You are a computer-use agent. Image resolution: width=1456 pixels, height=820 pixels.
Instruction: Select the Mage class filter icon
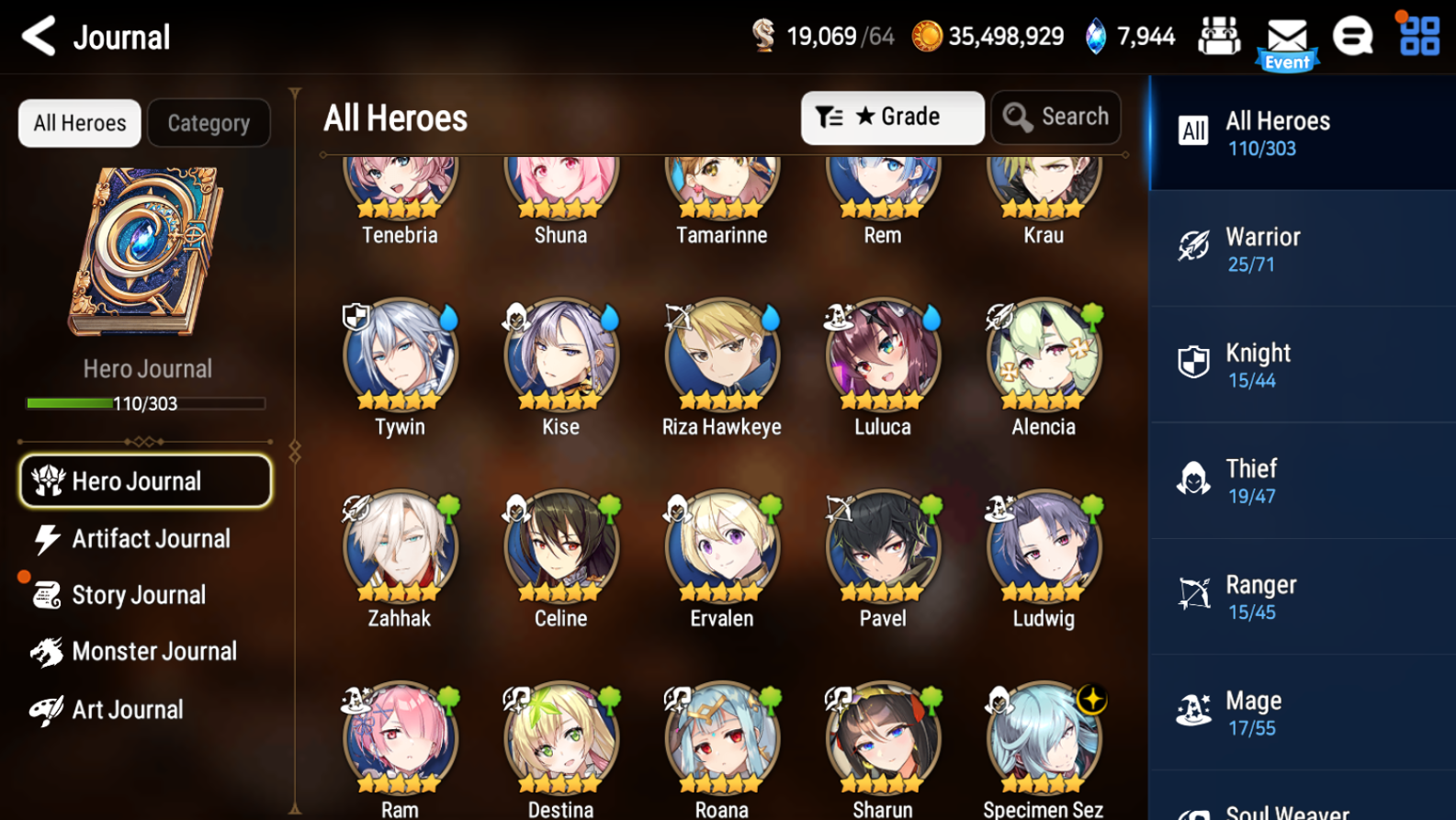(x=1193, y=710)
